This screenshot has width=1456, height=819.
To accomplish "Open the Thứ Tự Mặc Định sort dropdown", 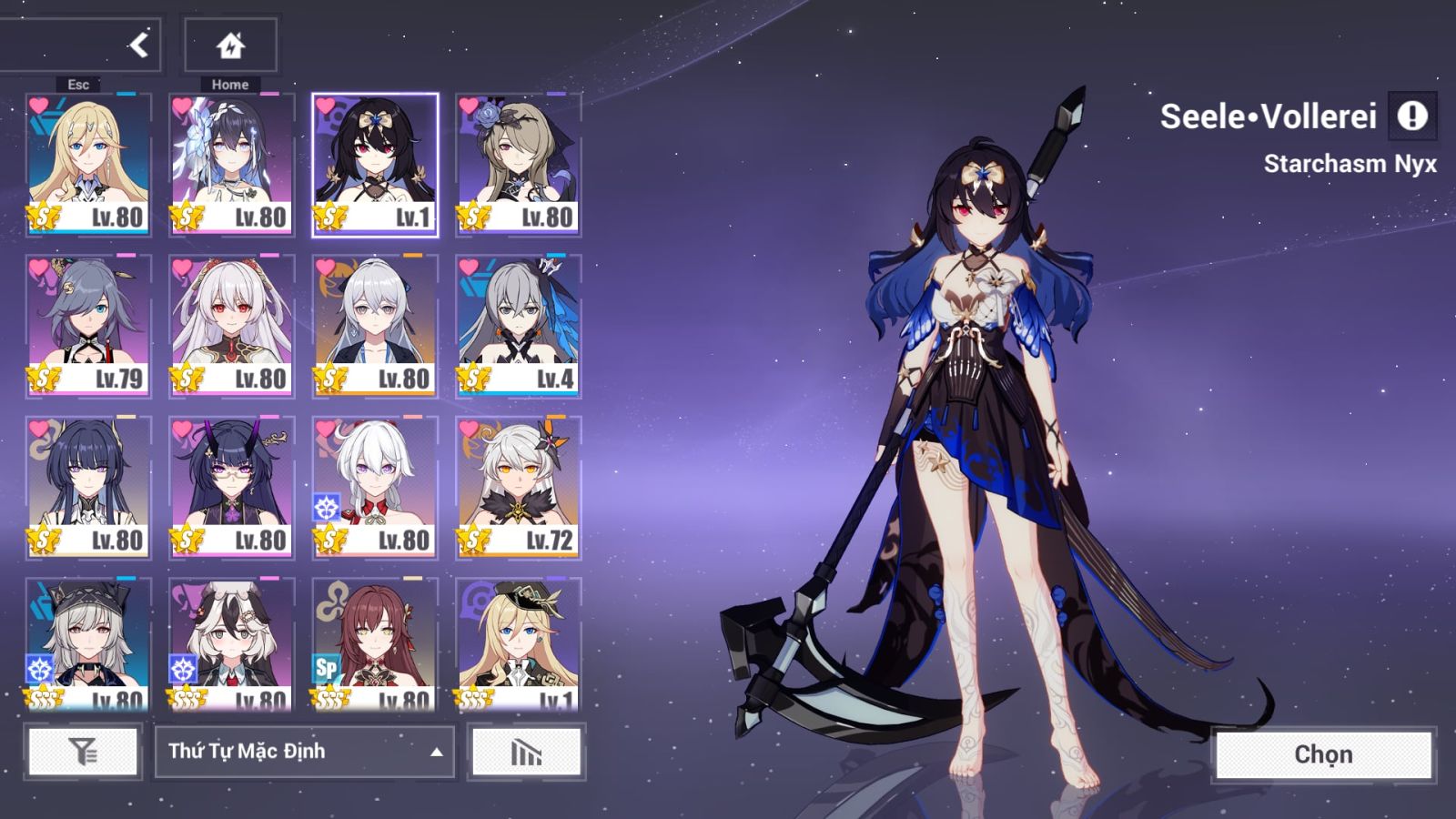I will [x=304, y=752].
